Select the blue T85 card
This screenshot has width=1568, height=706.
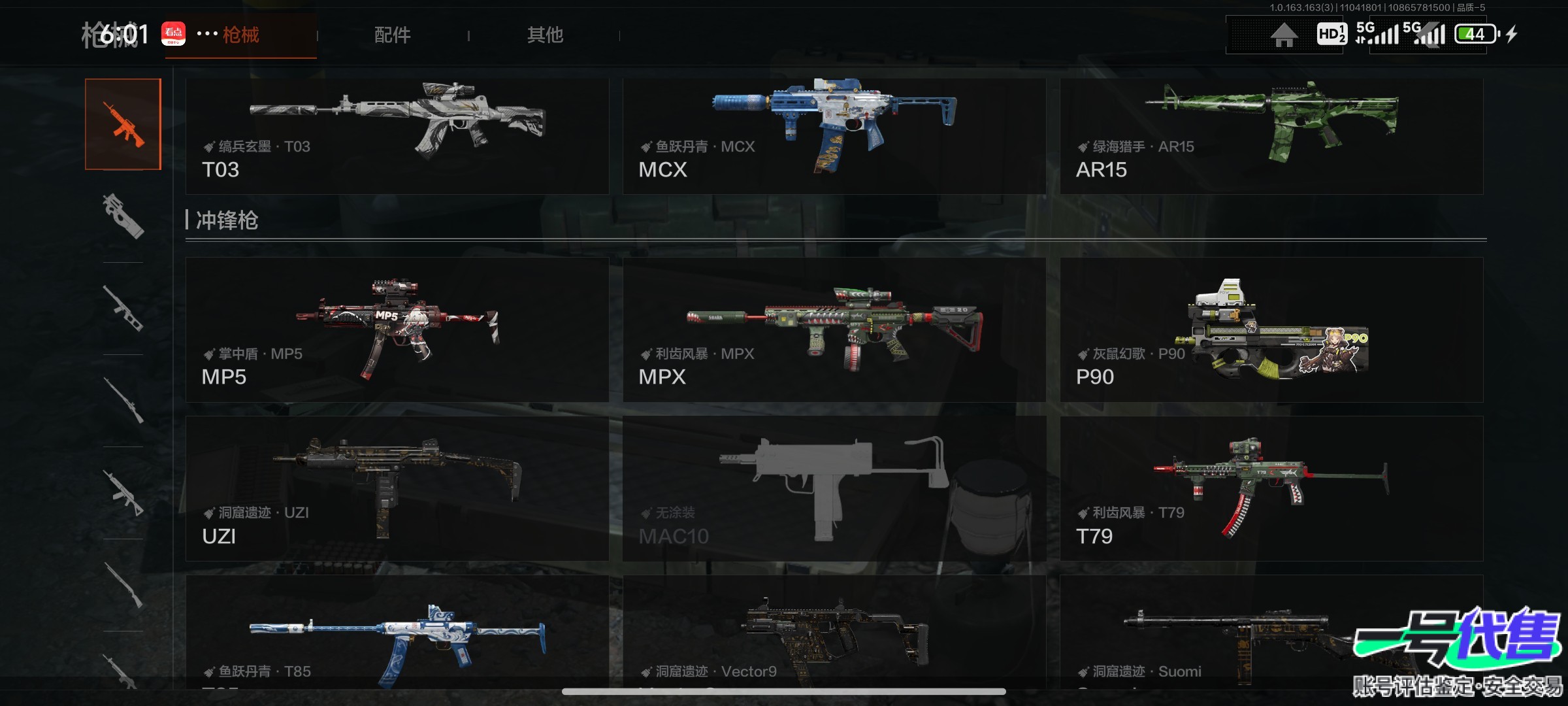click(397, 632)
